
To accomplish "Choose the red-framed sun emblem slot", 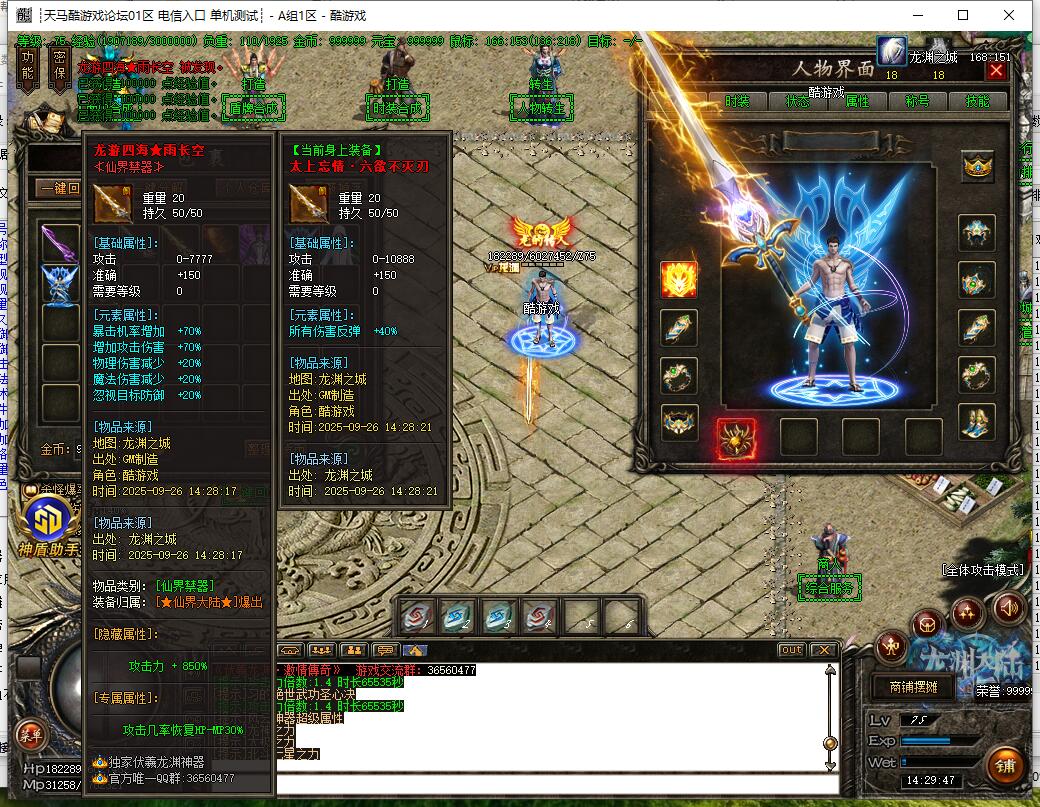I will coord(736,437).
